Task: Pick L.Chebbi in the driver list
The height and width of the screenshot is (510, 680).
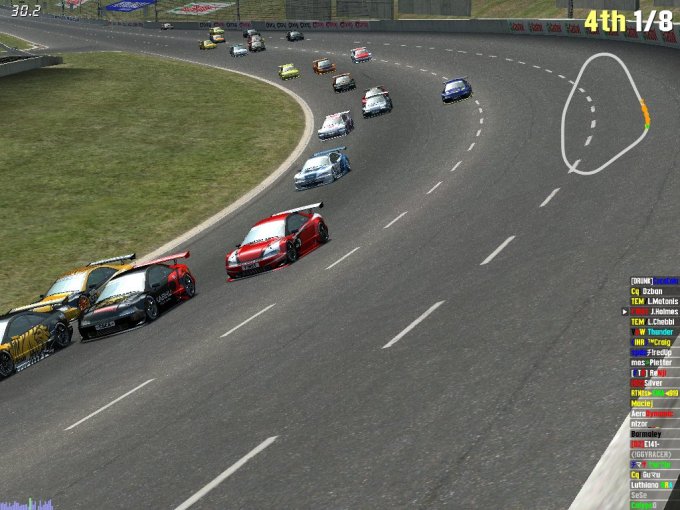Action: pyautogui.click(x=654, y=321)
